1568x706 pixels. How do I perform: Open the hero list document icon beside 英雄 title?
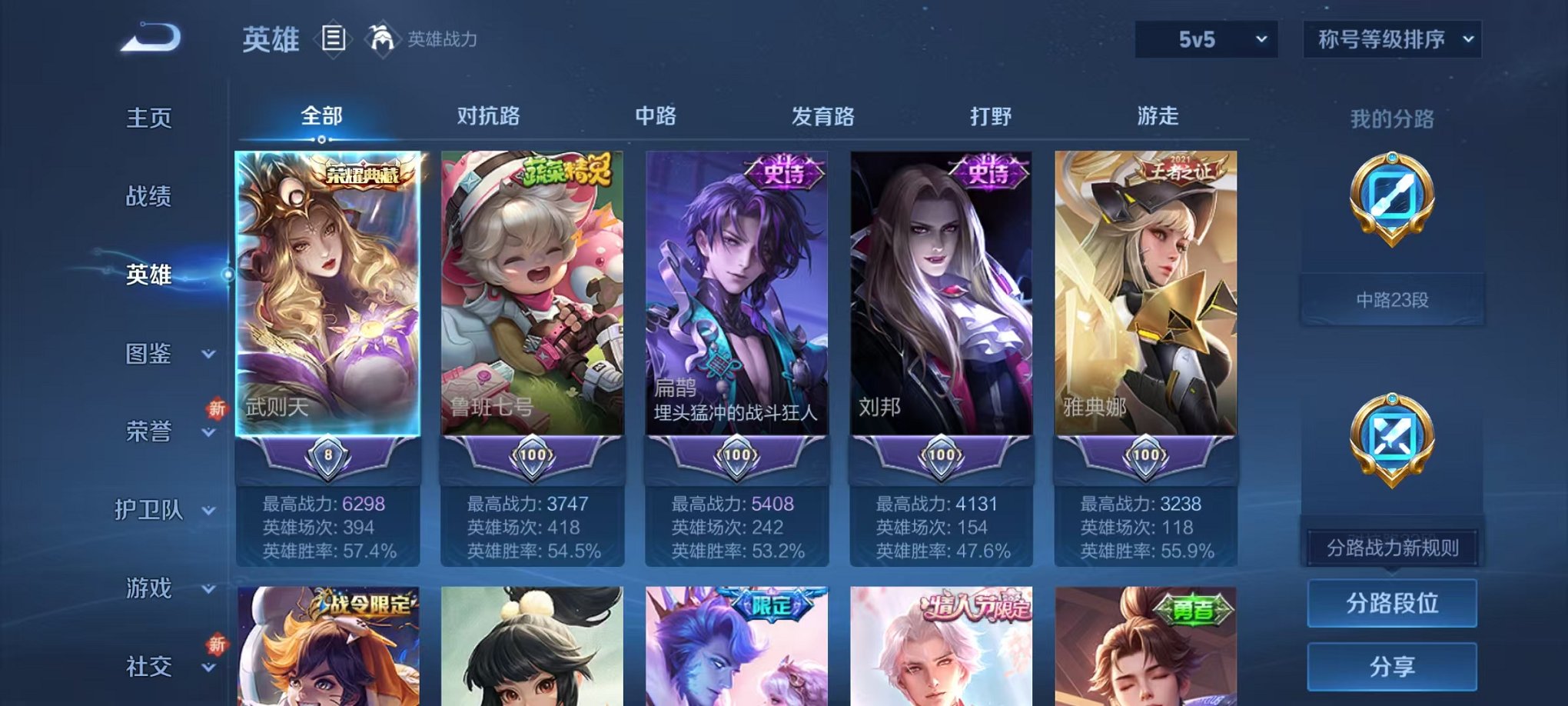[x=334, y=37]
